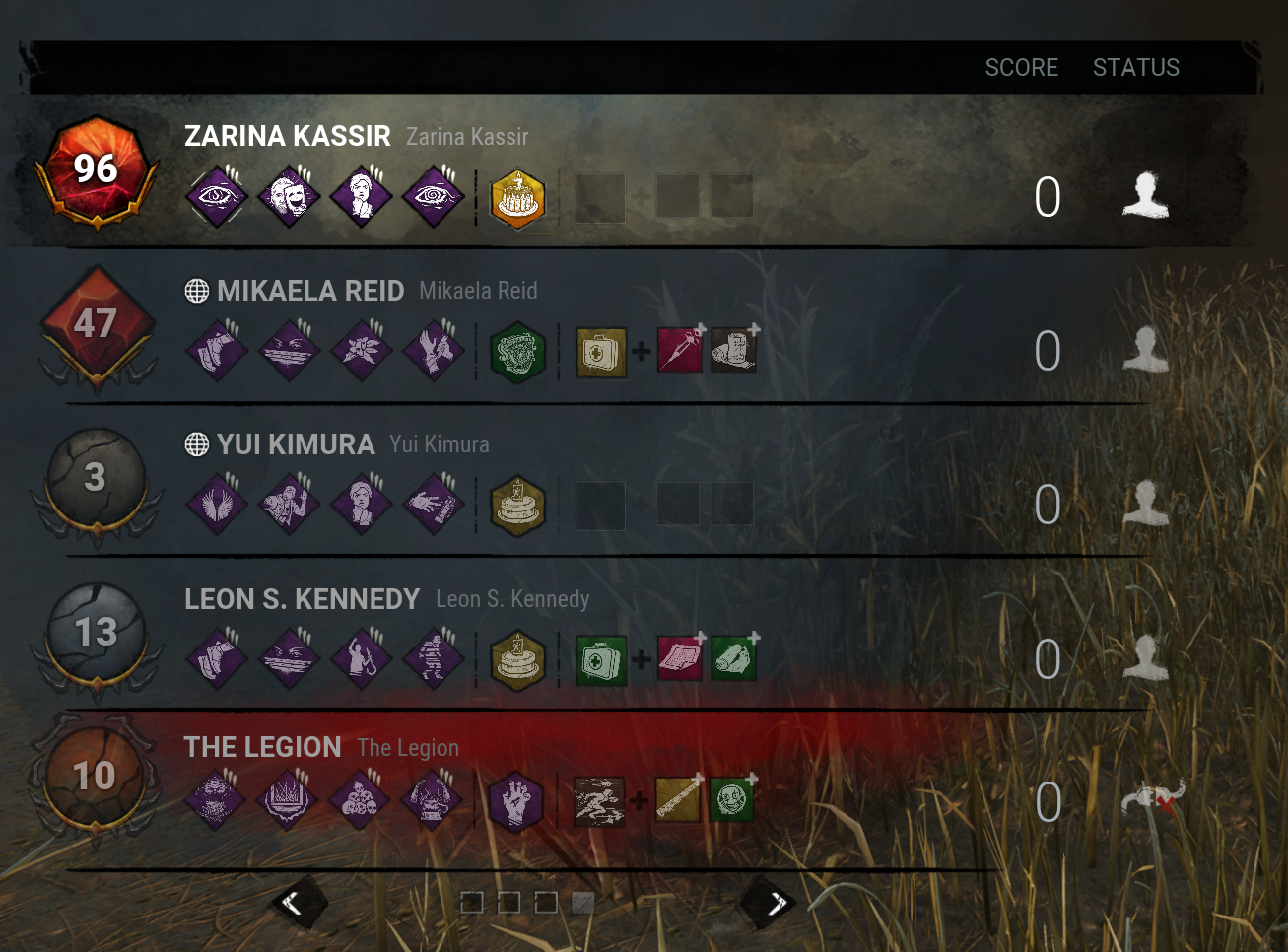Select the SCORE column header
1288x952 pixels.
(1022, 67)
